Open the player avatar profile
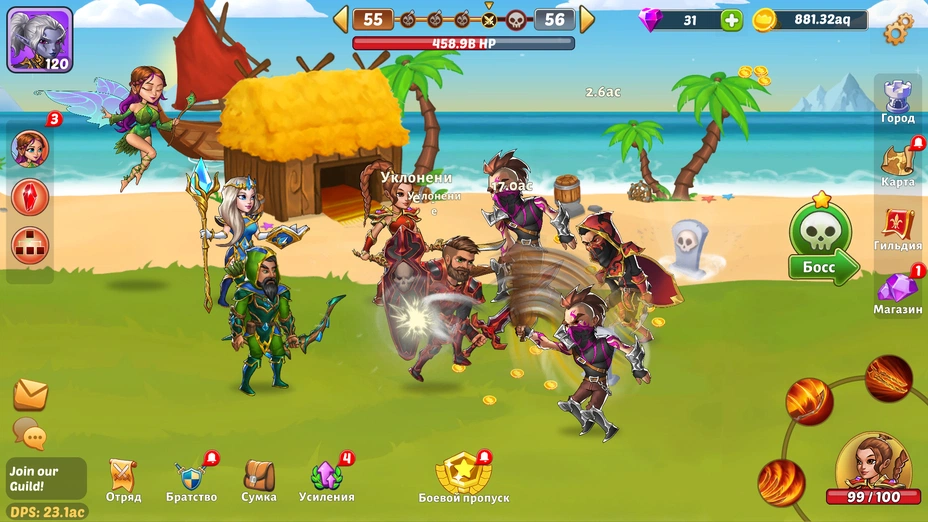This screenshot has width=928, height=522. tap(40, 40)
